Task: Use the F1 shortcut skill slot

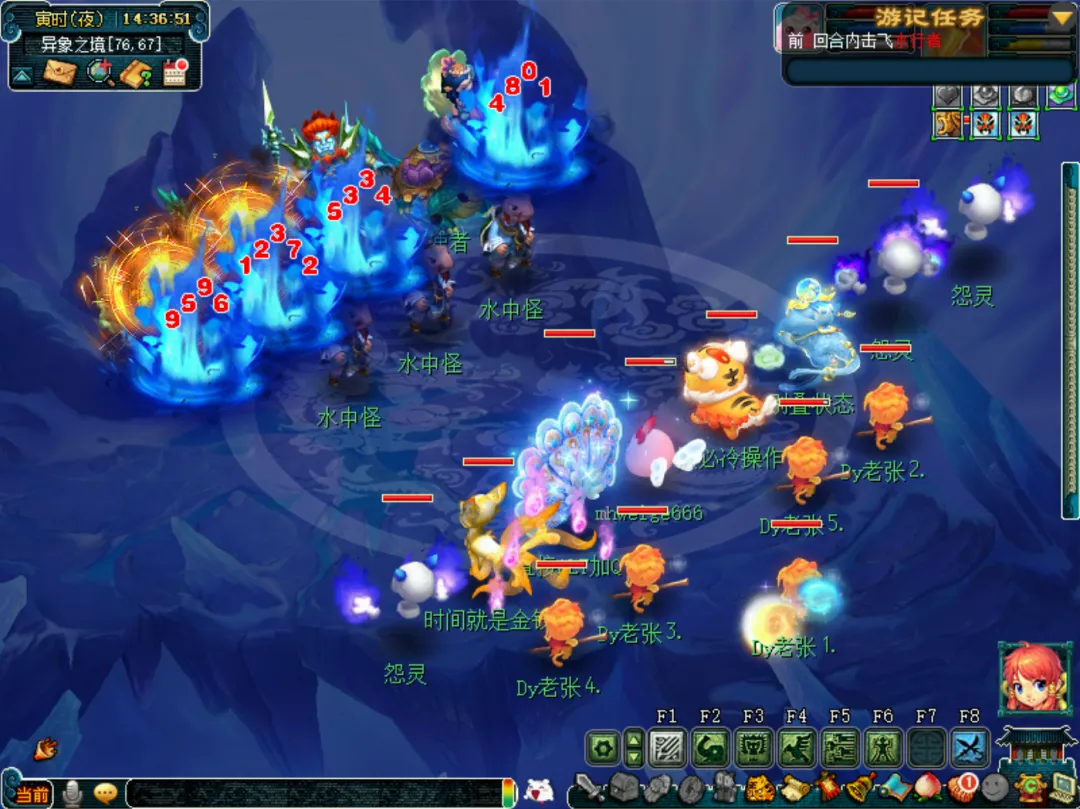Action: [667, 747]
